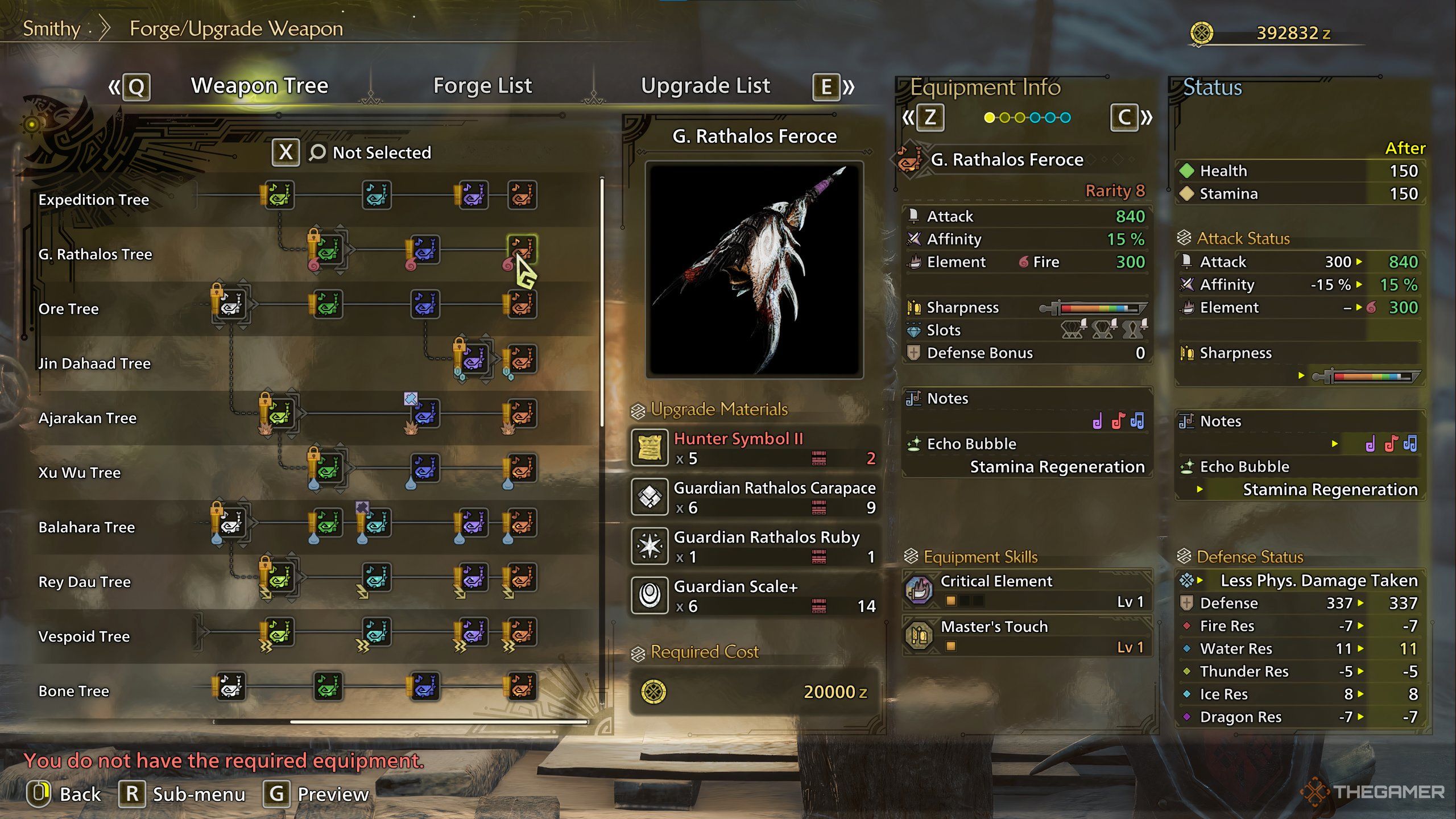Select the Weapon Tree tab
The image size is (1456, 819).
pos(259,86)
